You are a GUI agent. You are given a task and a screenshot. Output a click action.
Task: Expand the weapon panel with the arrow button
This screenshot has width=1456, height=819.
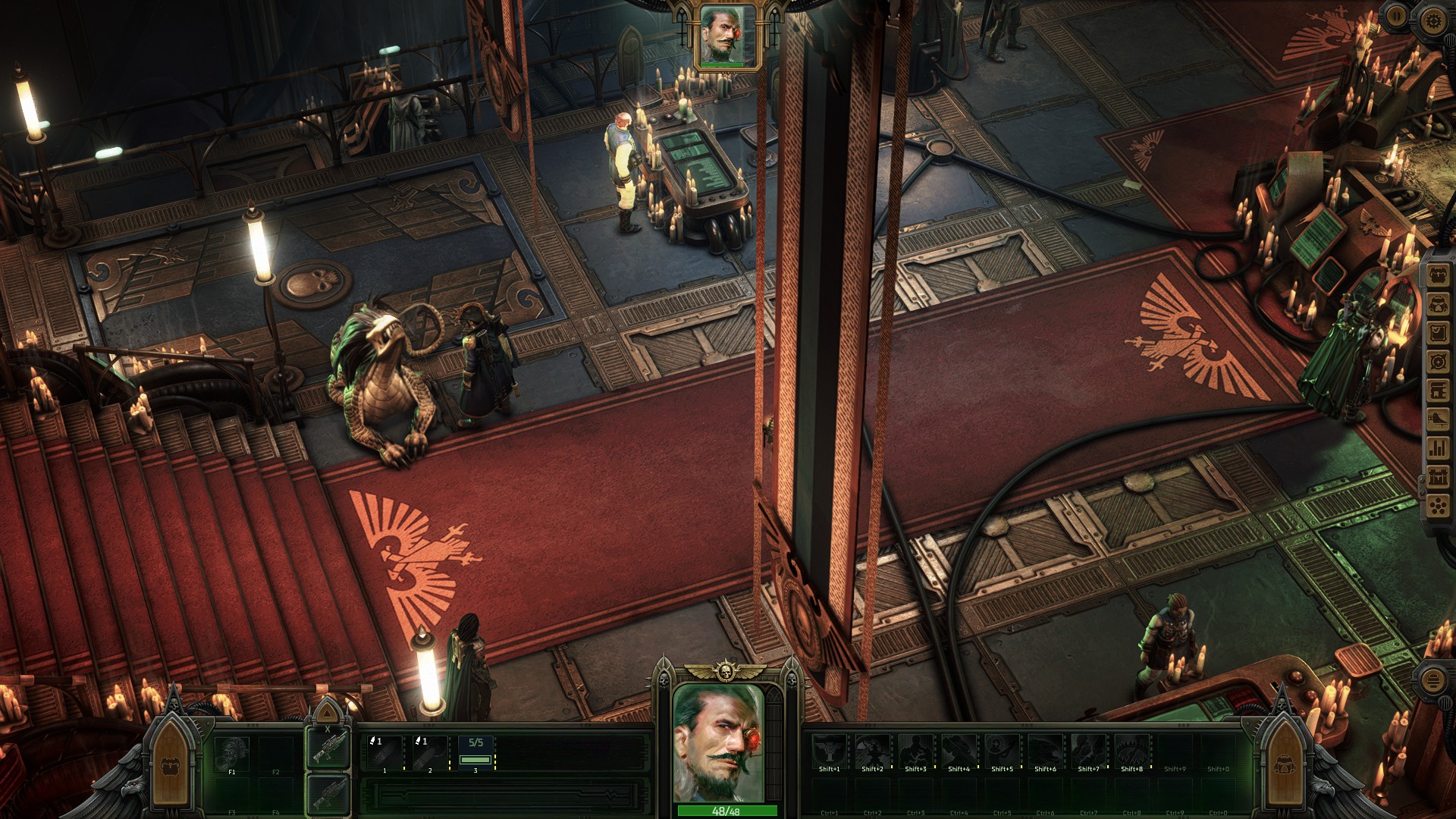click(327, 713)
